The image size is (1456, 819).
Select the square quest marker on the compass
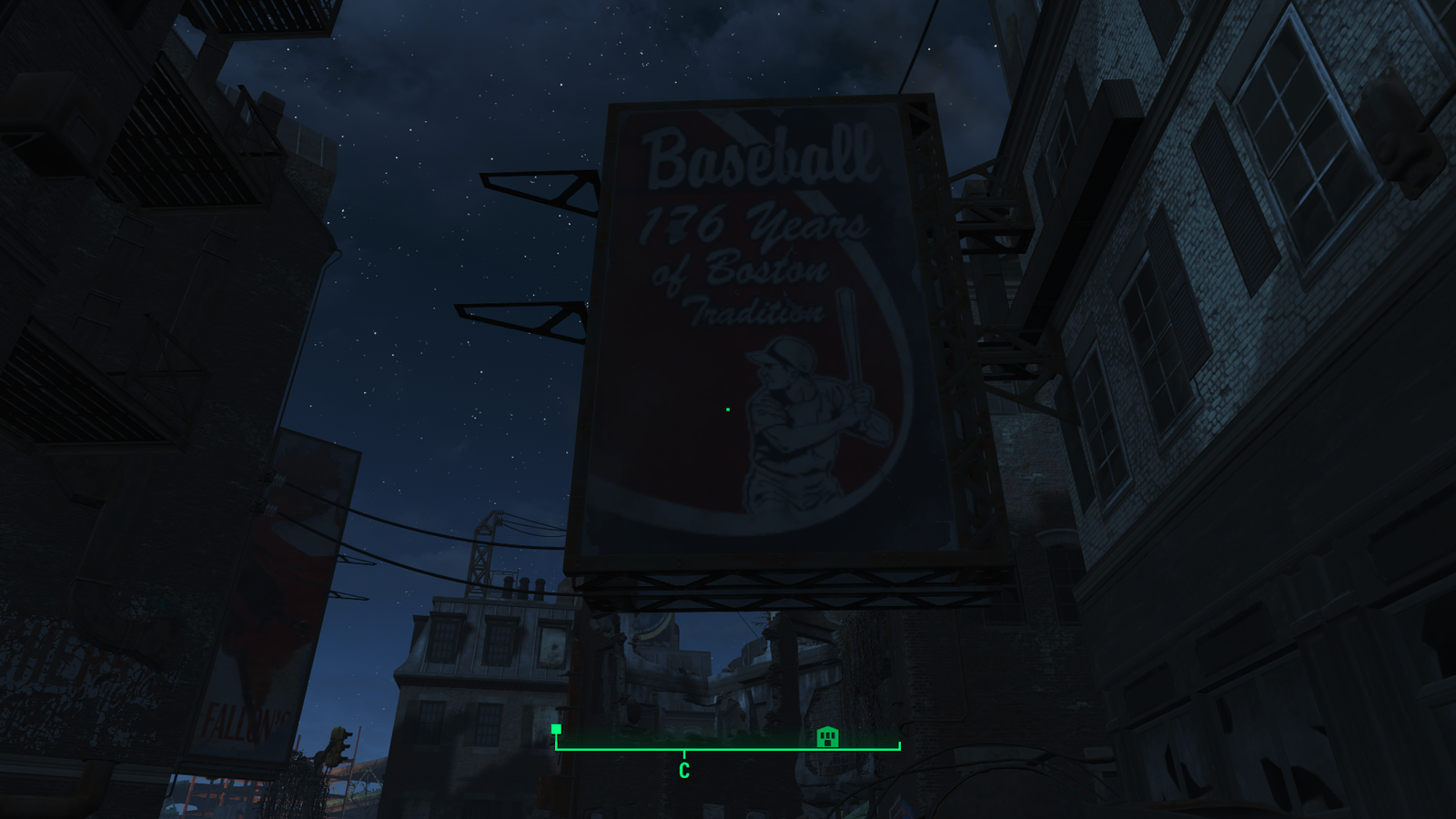[x=556, y=729]
